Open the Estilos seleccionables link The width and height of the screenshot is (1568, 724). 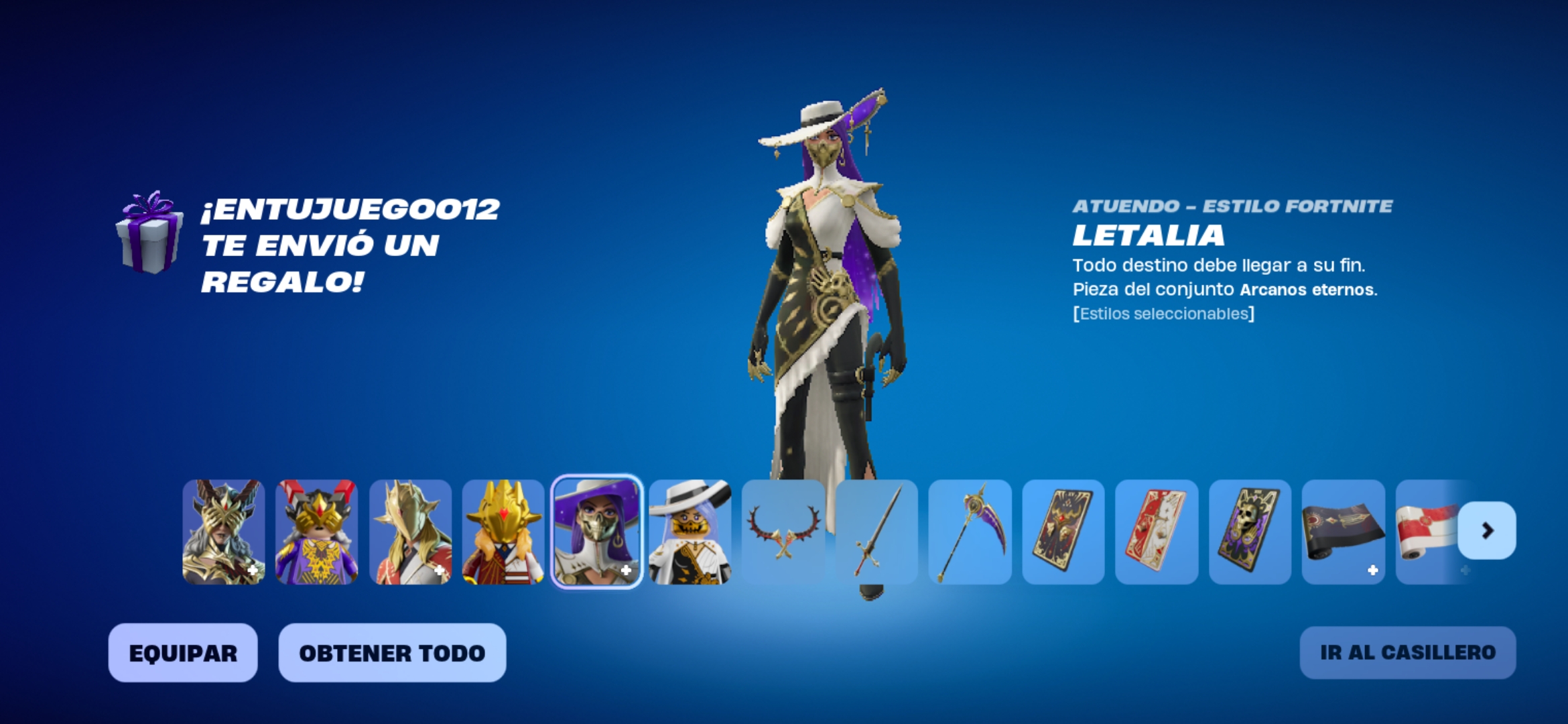click(1163, 314)
